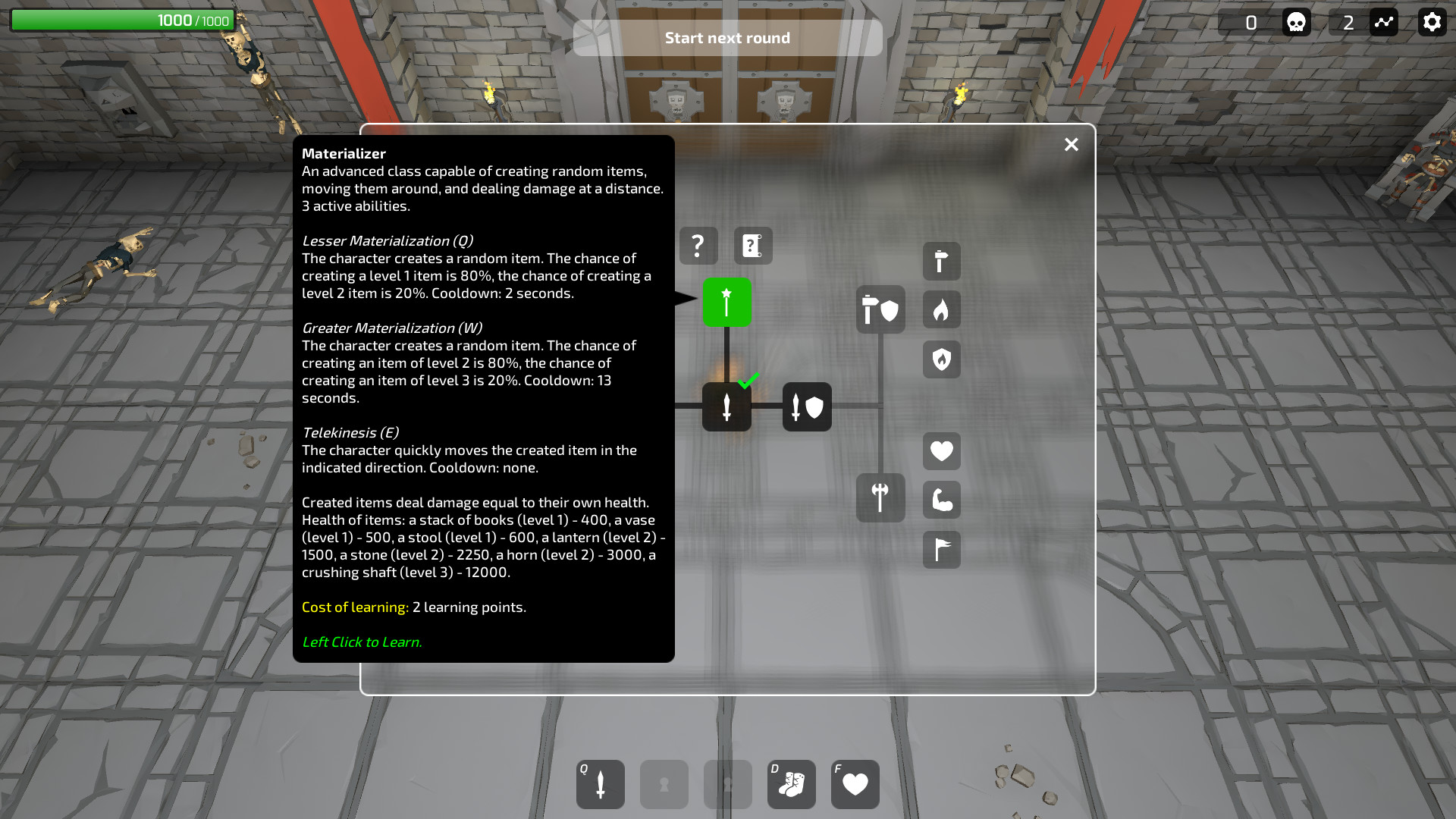1456x819 pixels.
Task: Open the flame ability skill node
Action: coord(941,309)
